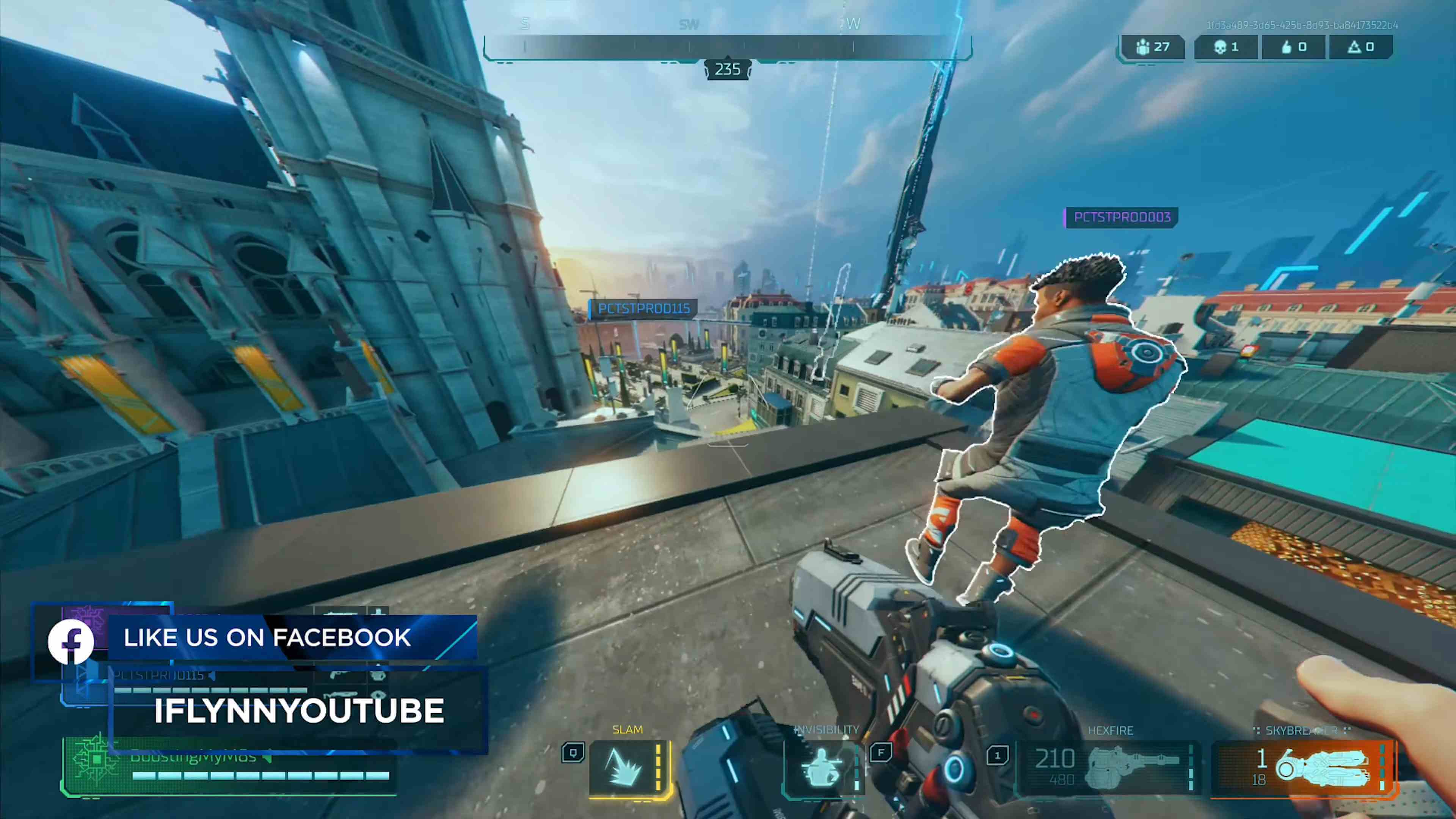Switch to the Skybreaker weapon slot
Viewport: 1456px width, 819px height.
[x=1302, y=767]
